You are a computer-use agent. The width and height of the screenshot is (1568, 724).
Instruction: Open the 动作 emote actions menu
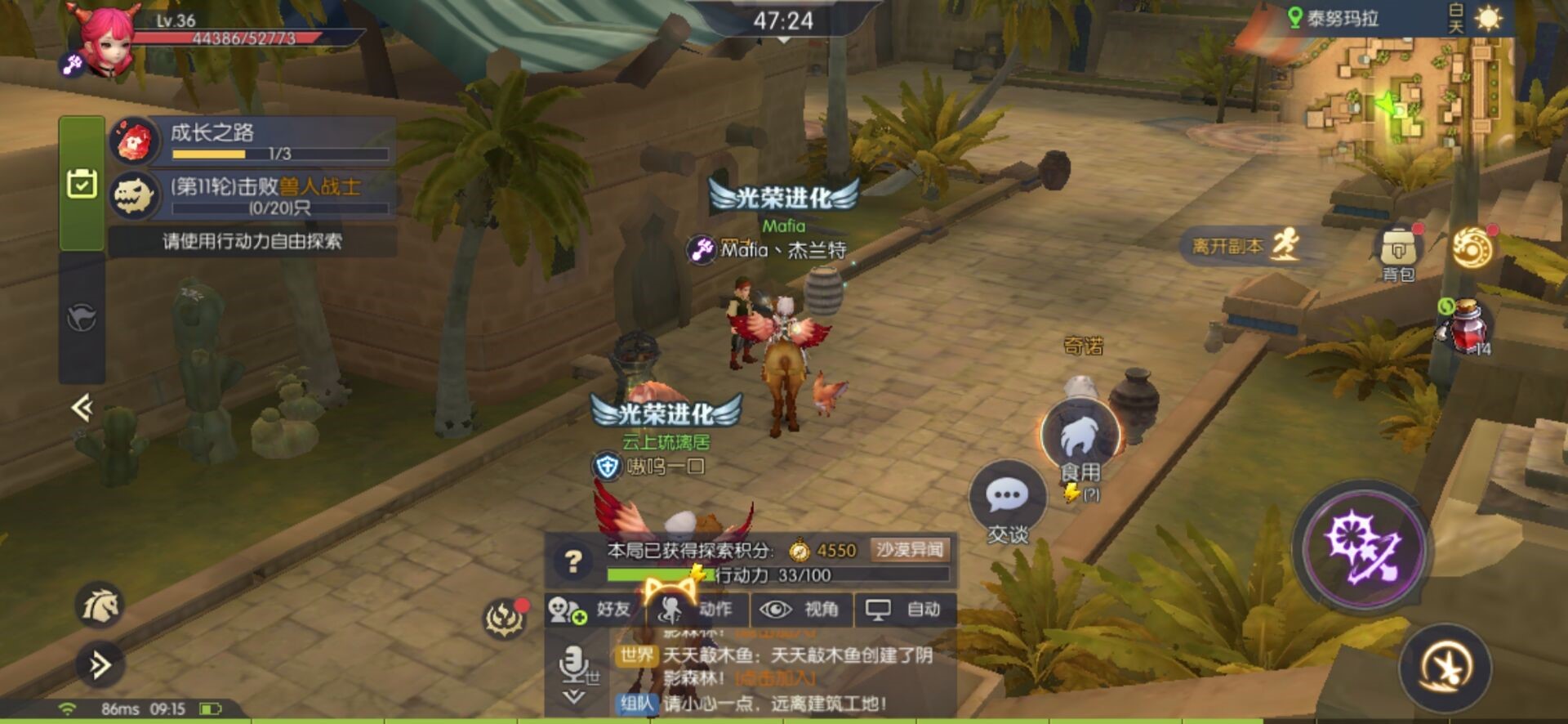(697, 610)
